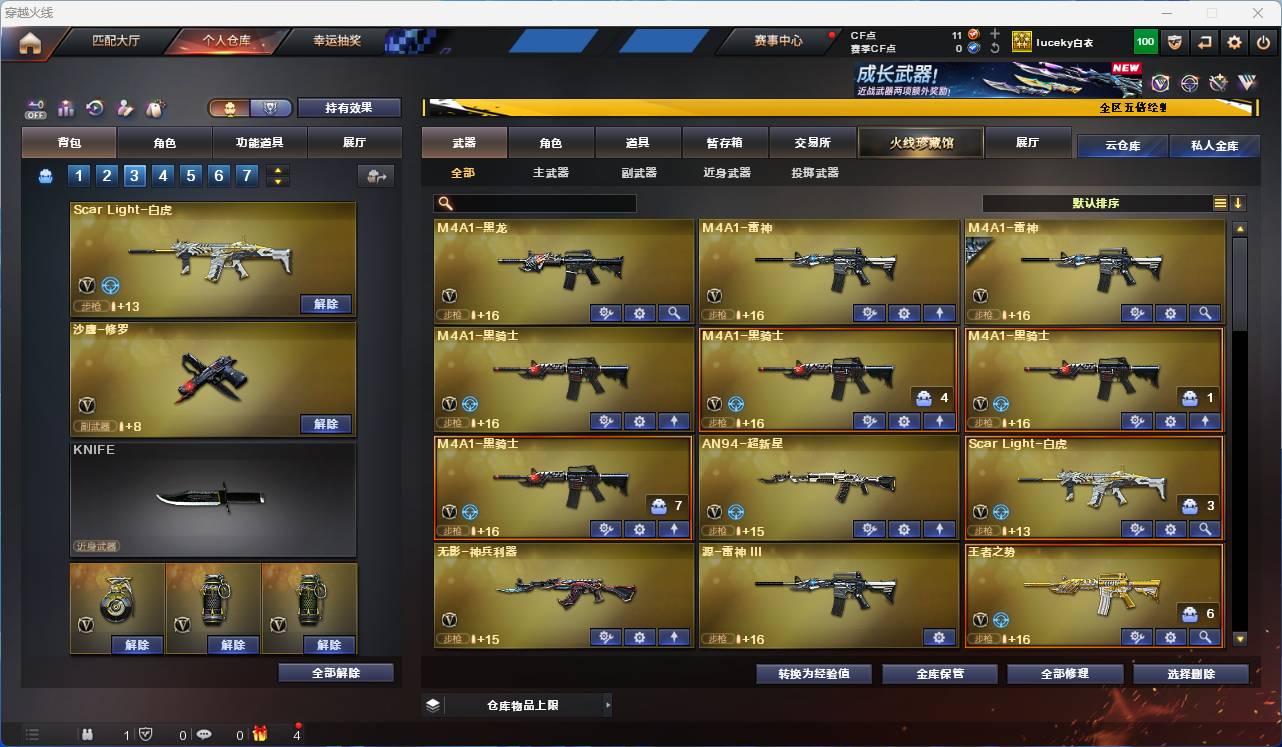Click the character silhouette icon in top toolbar
The height and width of the screenshot is (747, 1282).
(125, 110)
